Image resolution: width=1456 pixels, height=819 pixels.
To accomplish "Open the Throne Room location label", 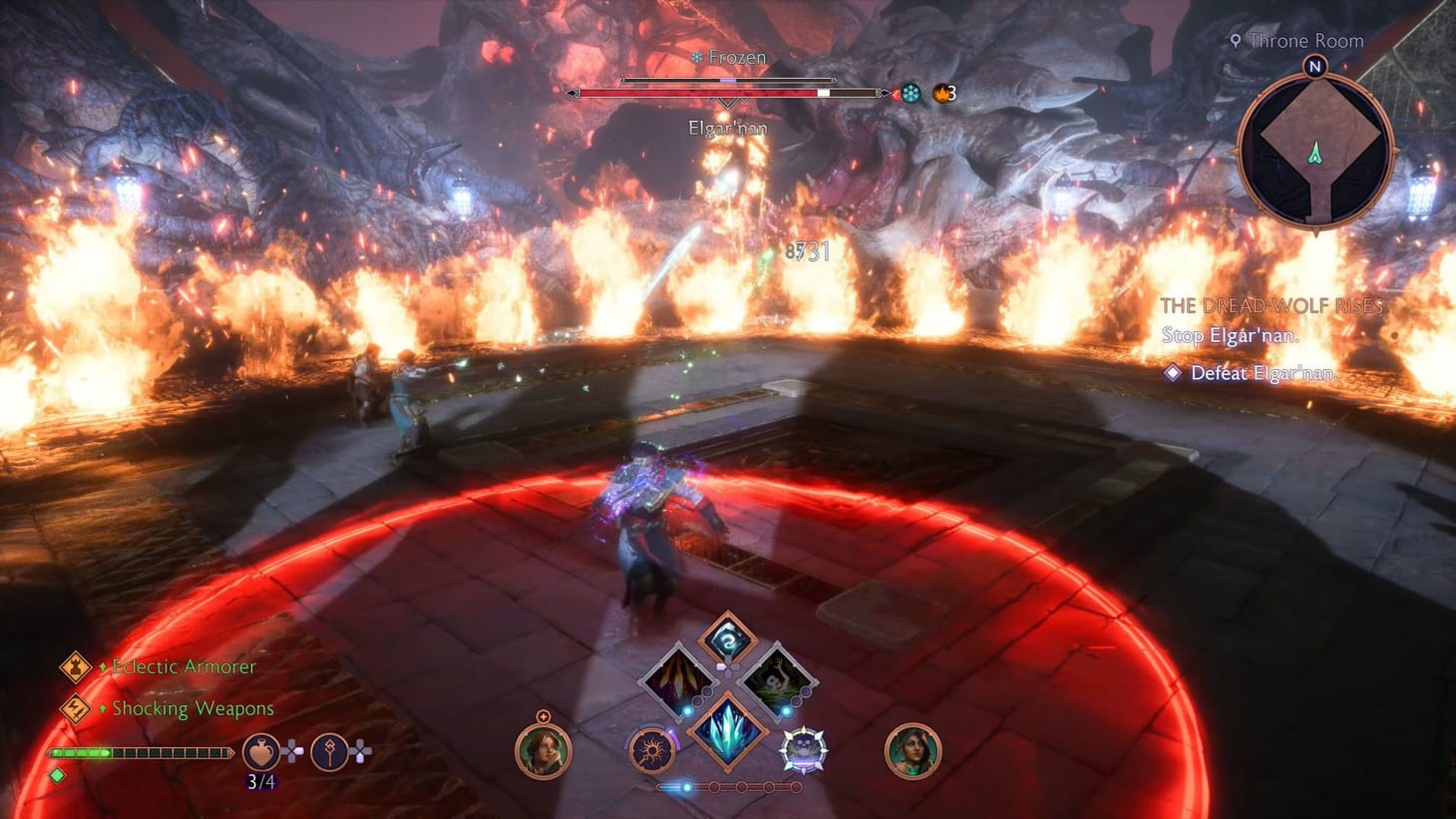I will [1296, 41].
